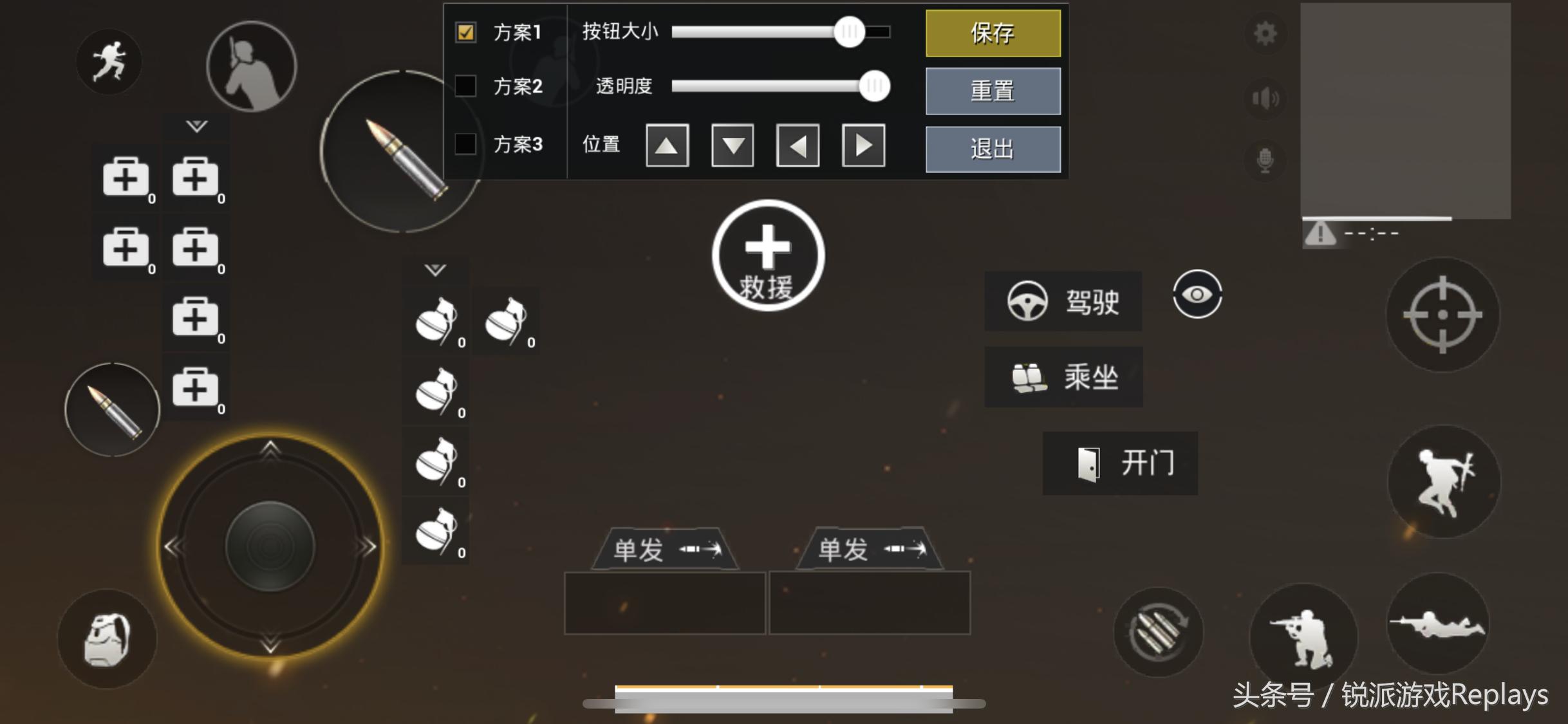Select the sprint/run icon
Screen dimensions: 1568x724
[x=108, y=60]
